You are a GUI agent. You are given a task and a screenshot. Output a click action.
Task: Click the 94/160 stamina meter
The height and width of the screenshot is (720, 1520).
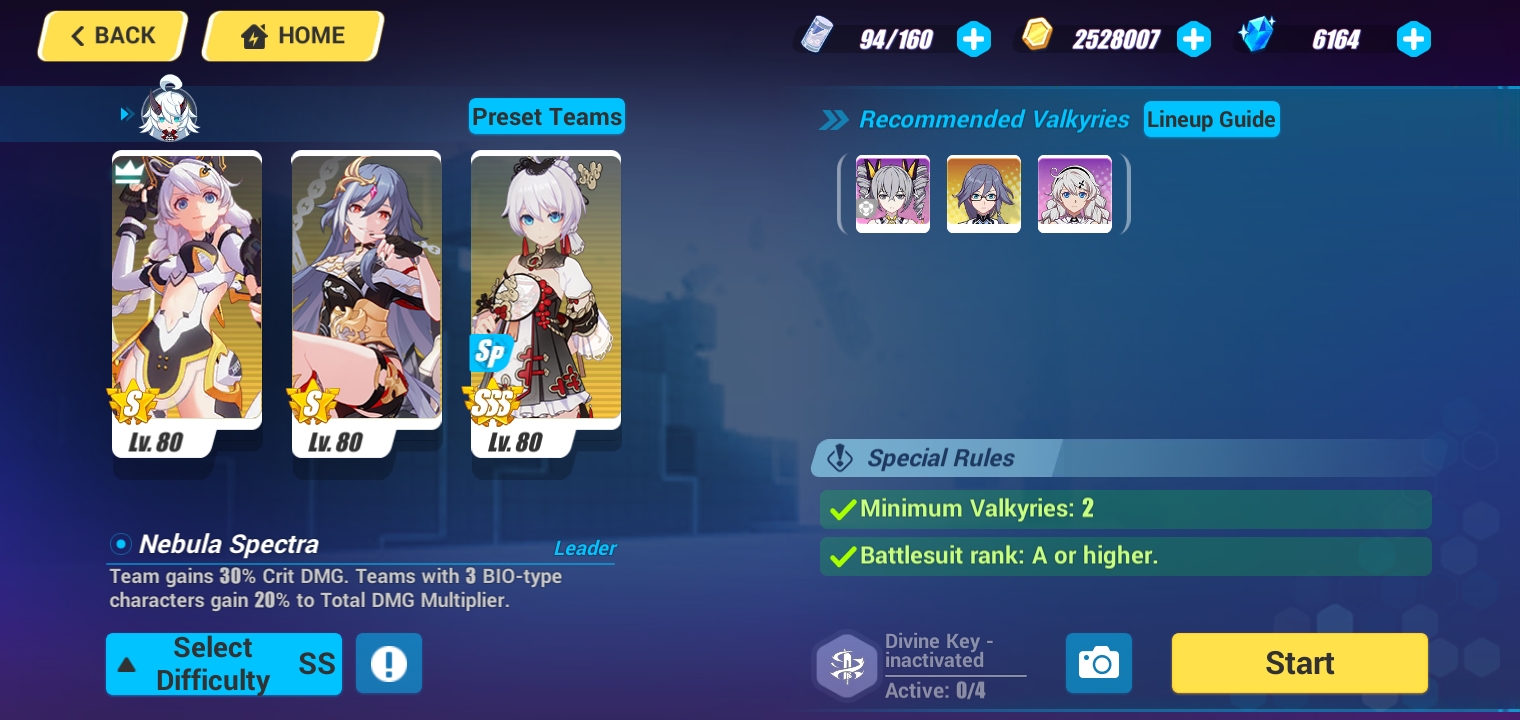pos(895,39)
